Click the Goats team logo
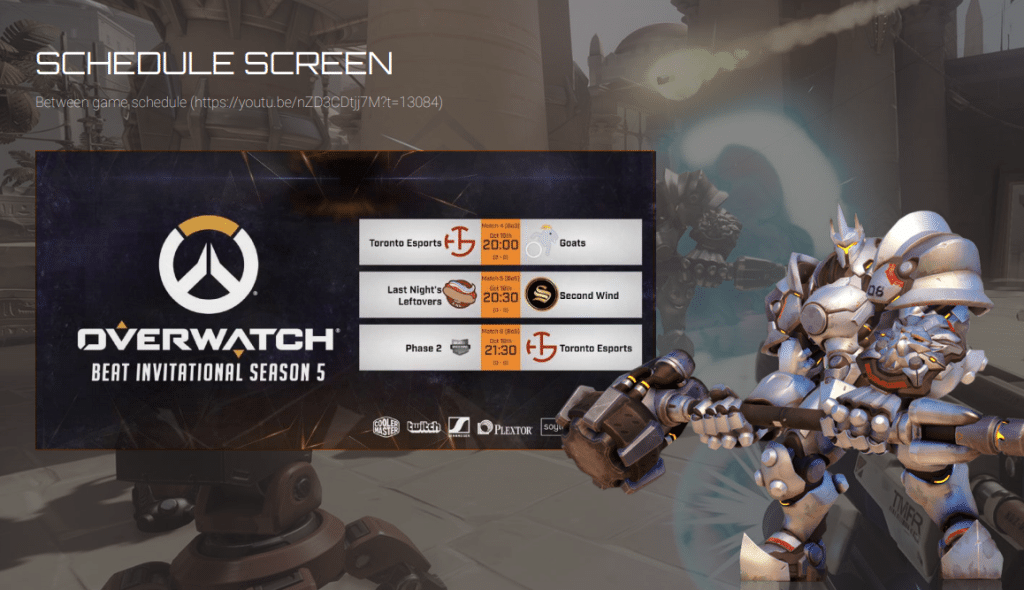 tap(540, 241)
